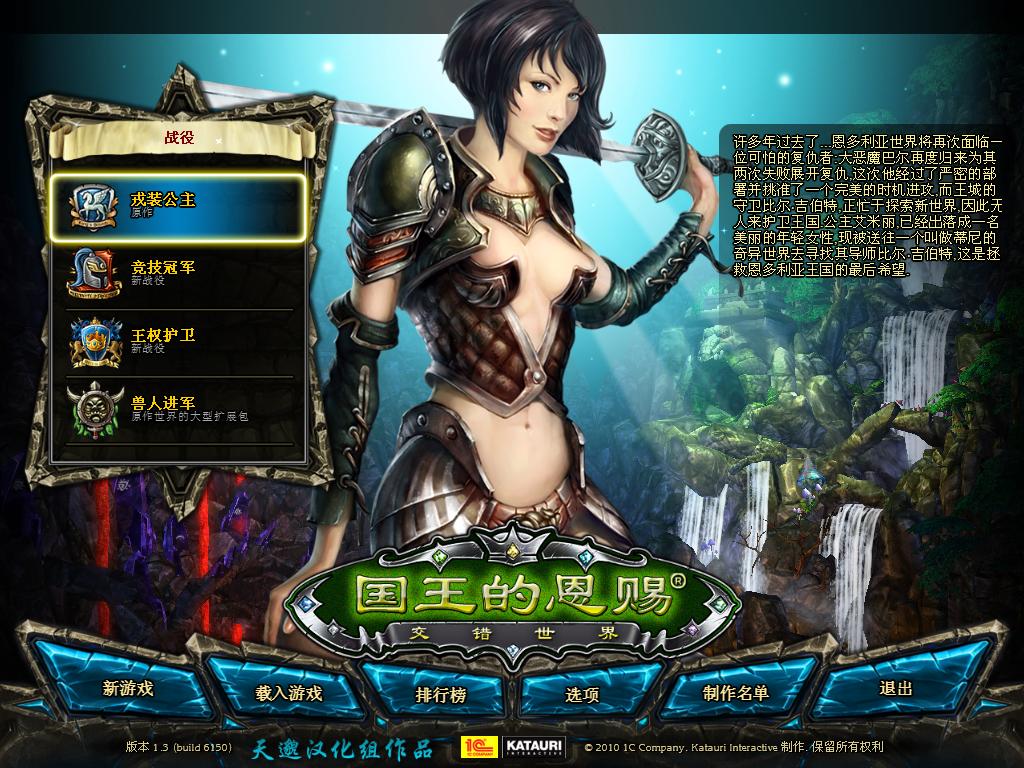Choose the 竞技冠军 campaign entry
Viewport: 1024px width, 768px height.
click(x=176, y=273)
